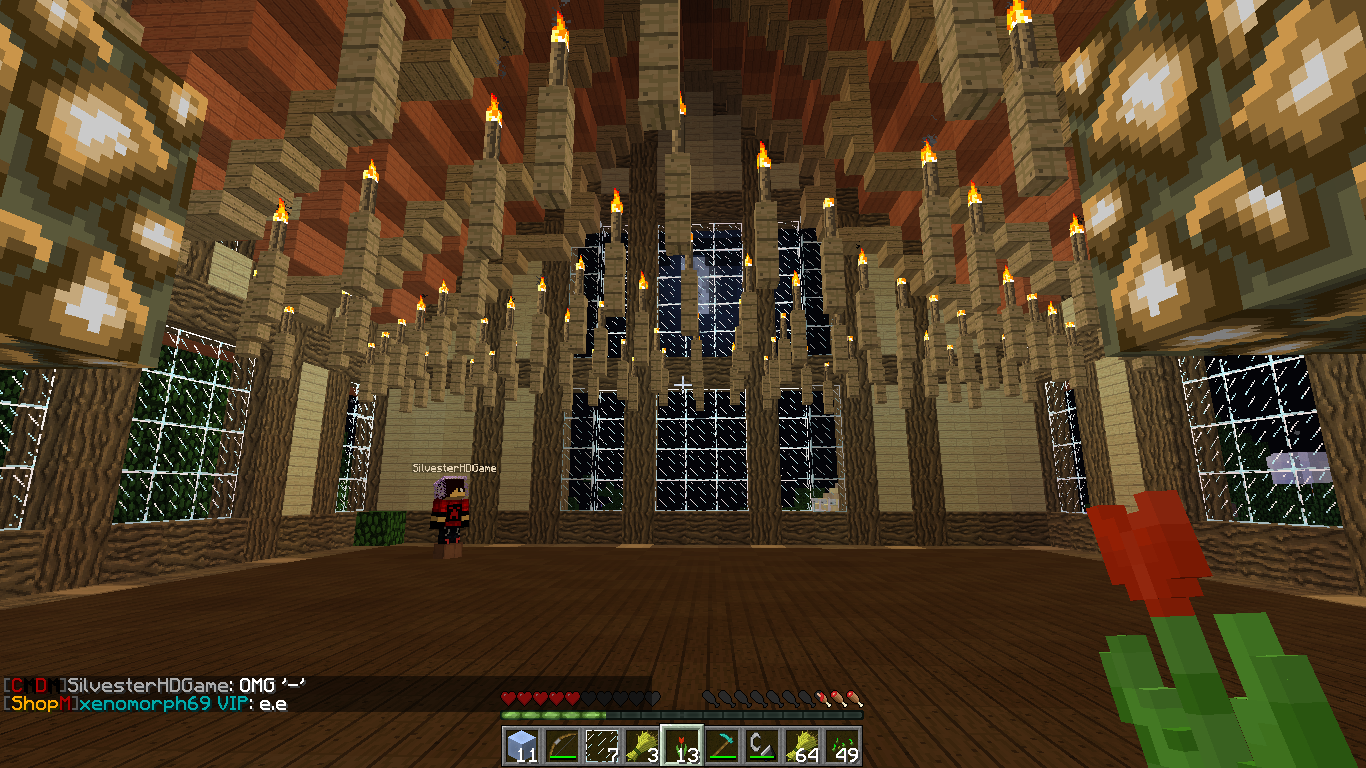The width and height of the screenshot is (1366, 768).
Task: Select the flint and steel slot
Action: 761,746
